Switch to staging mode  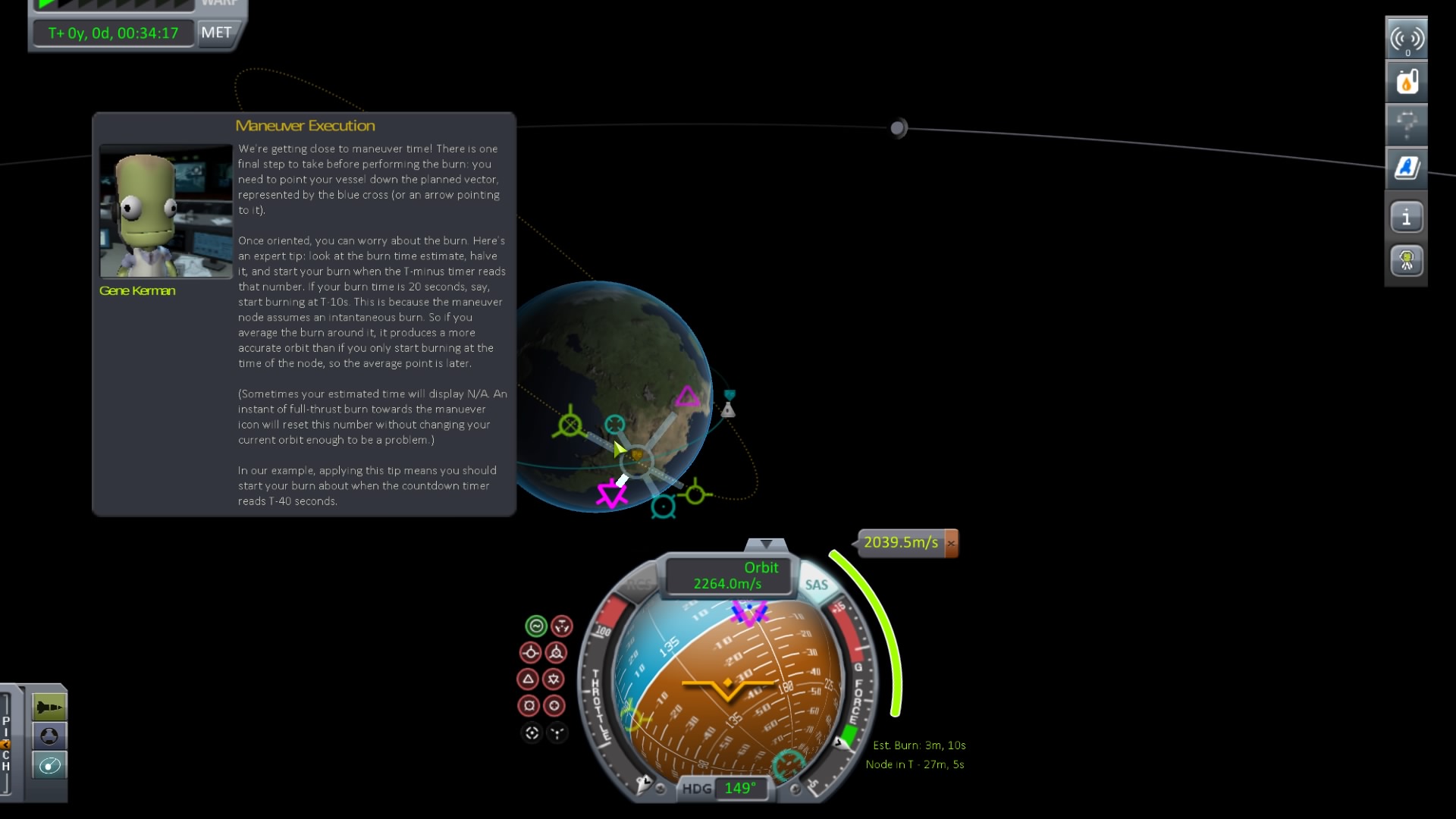[49, 705]
